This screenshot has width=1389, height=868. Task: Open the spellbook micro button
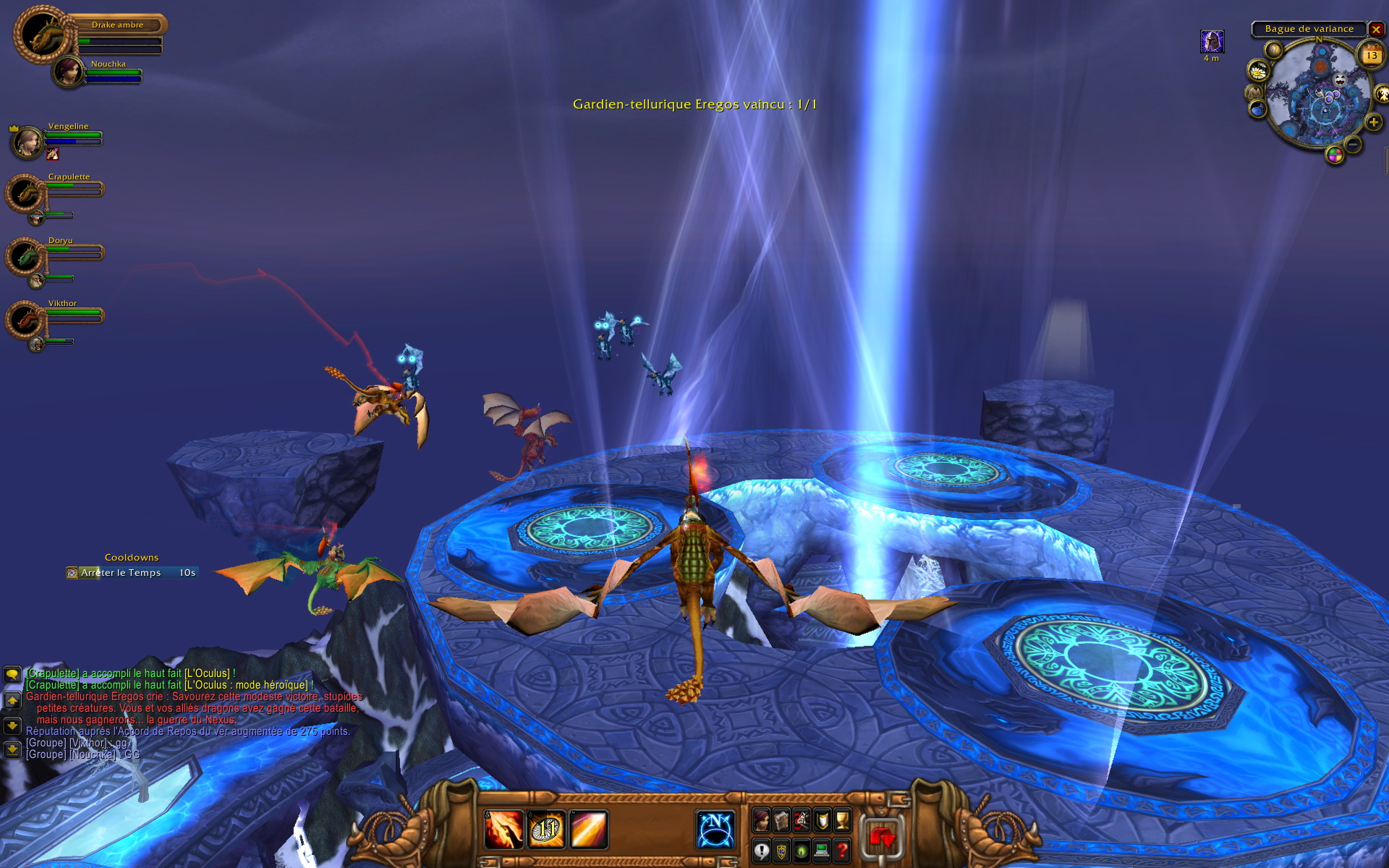[781, 820]
